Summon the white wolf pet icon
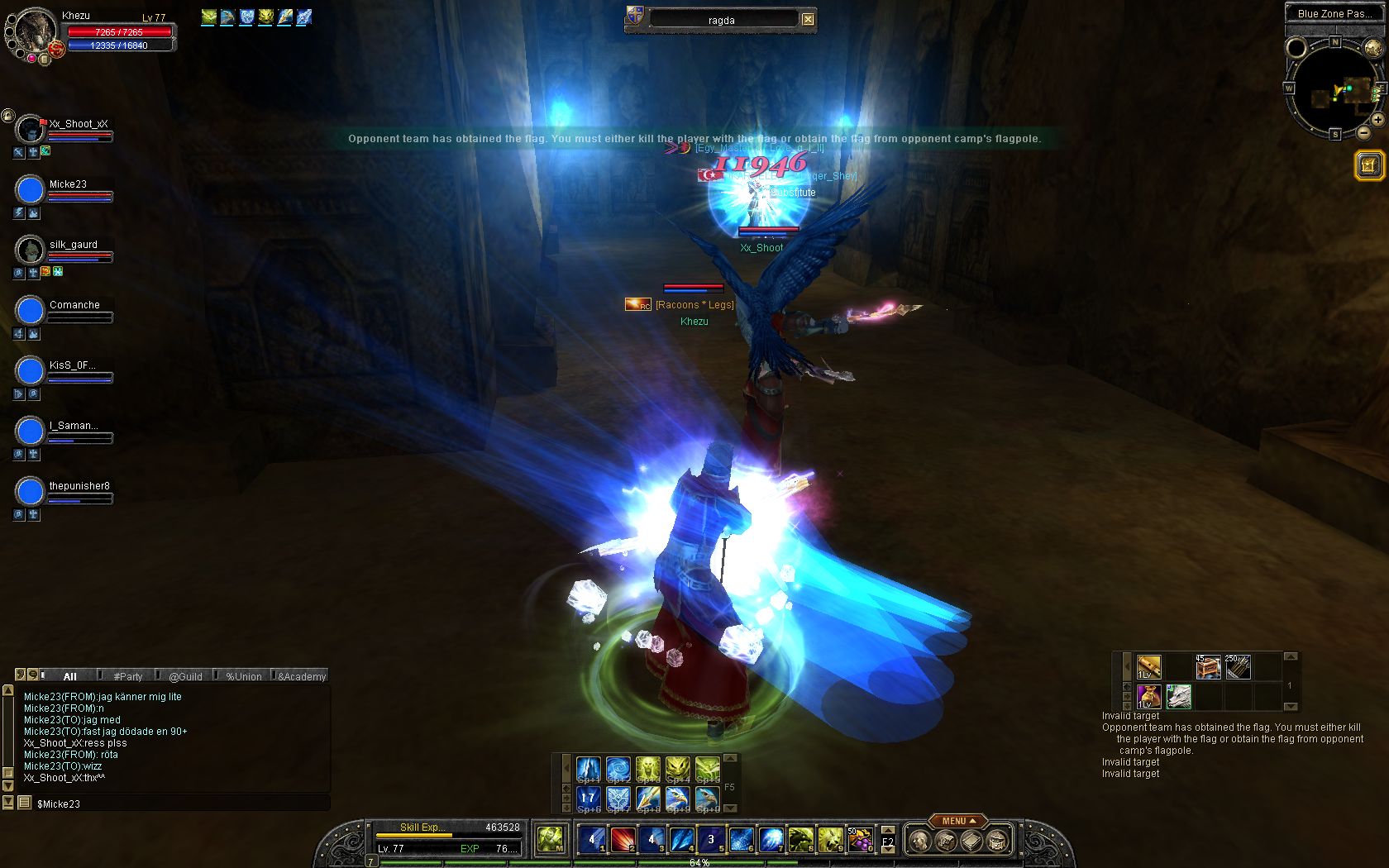This screenshot has height=868, width=1389. (x=1179, y=696)
